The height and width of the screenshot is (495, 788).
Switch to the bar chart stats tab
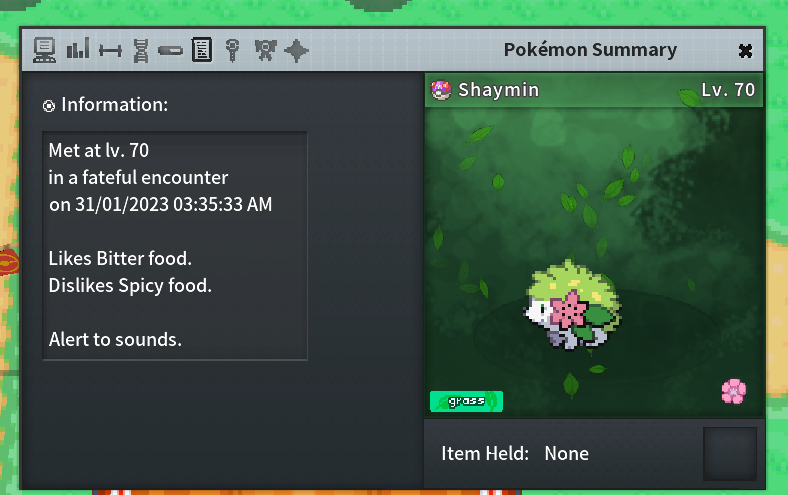point(77,49)
